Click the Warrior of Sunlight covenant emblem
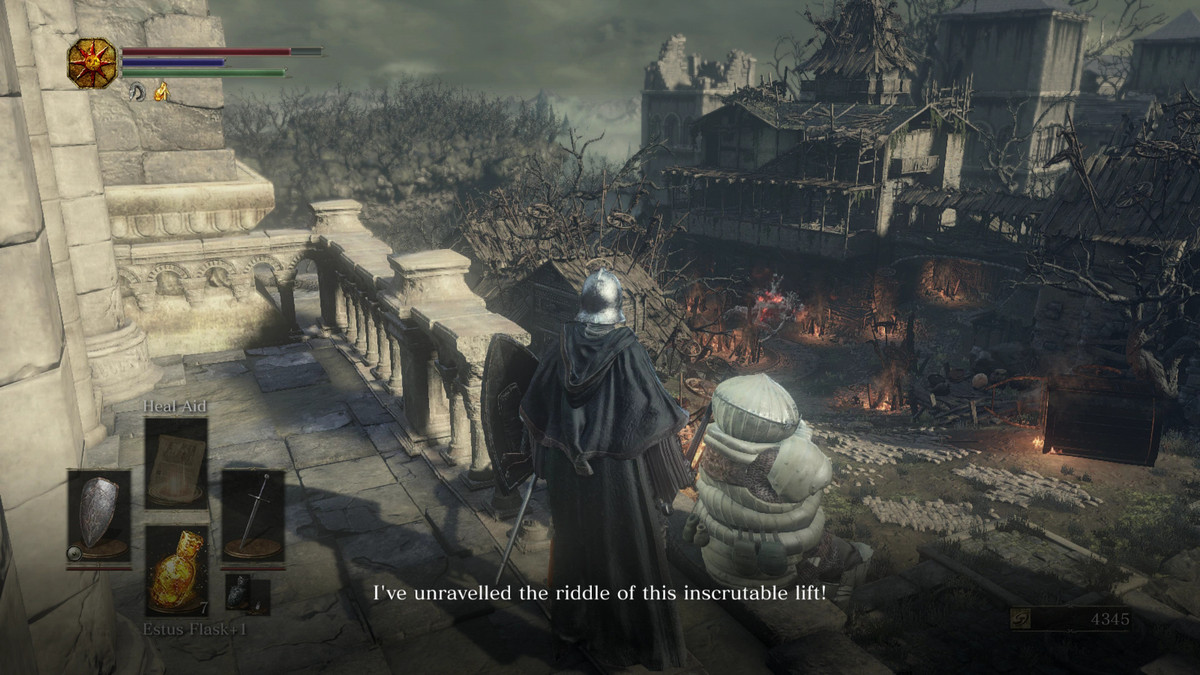Image resolution: width=1200 pixels, height=675 pixels. (92, 63)
